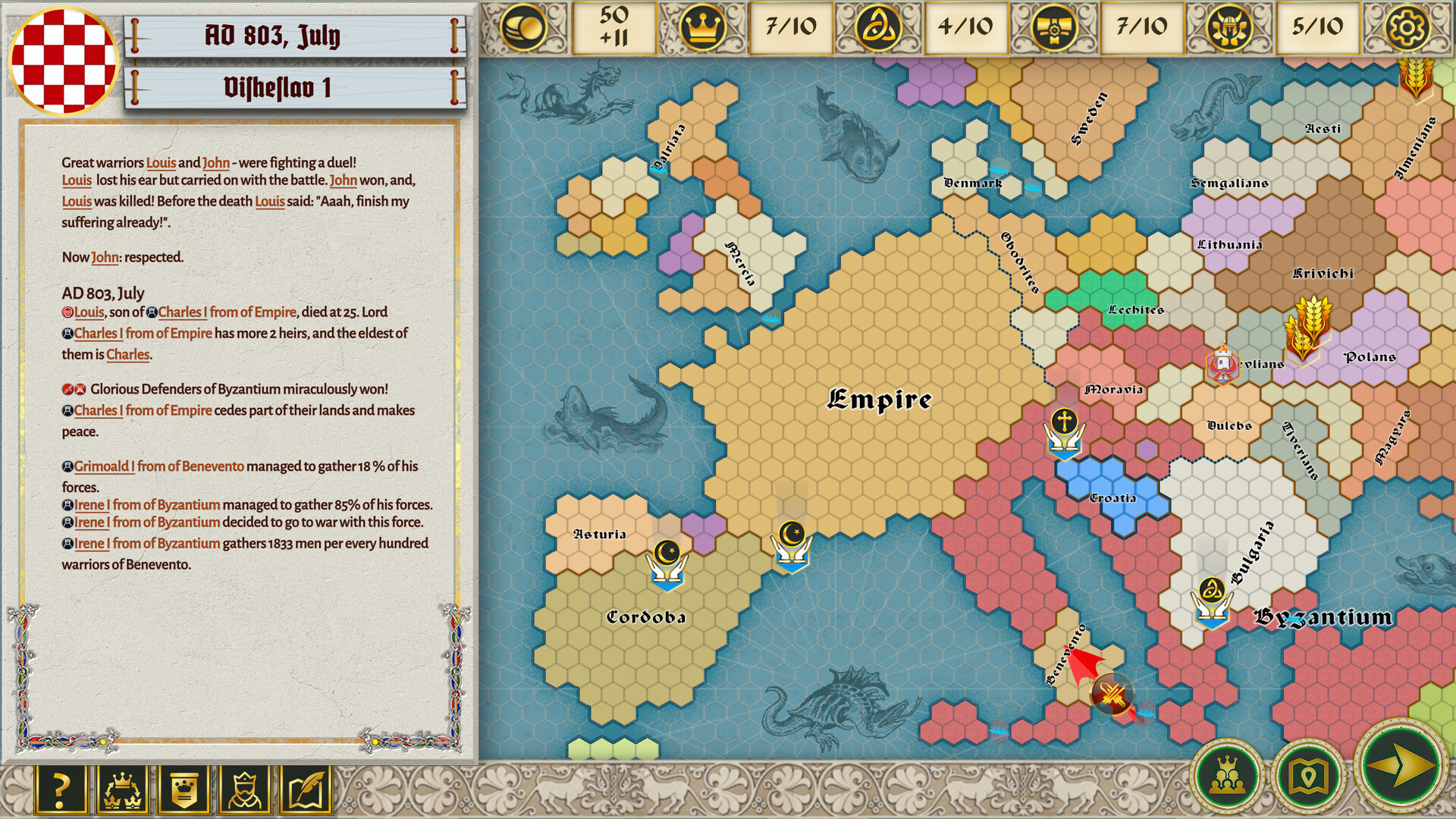This screenshot has height=819, width=1456.
Task: Open the military banner icon showing 7/10
Action: [x=1056, y=27]
